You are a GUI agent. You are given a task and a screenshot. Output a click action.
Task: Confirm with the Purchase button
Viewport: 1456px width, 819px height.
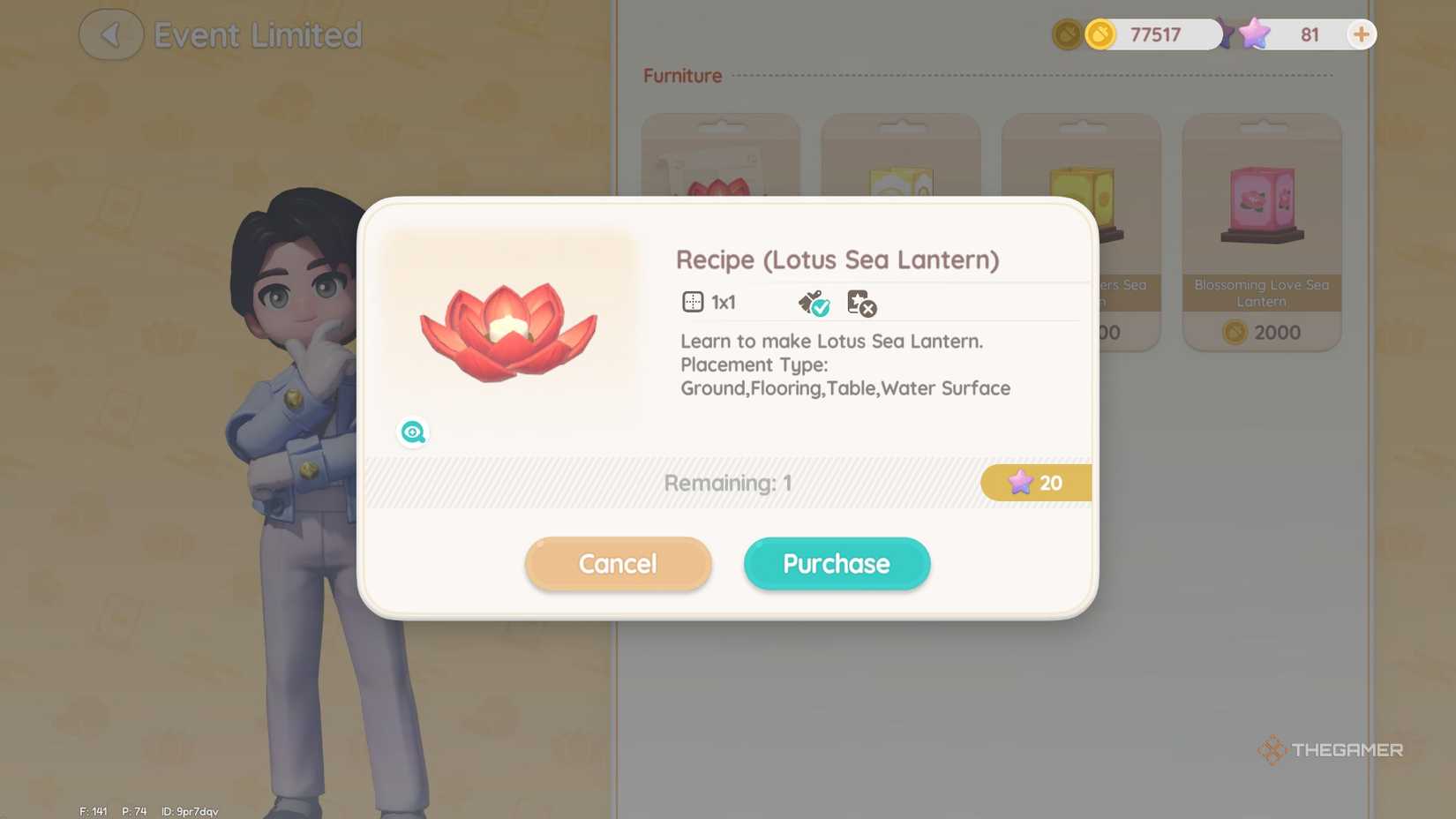point(836,563)
